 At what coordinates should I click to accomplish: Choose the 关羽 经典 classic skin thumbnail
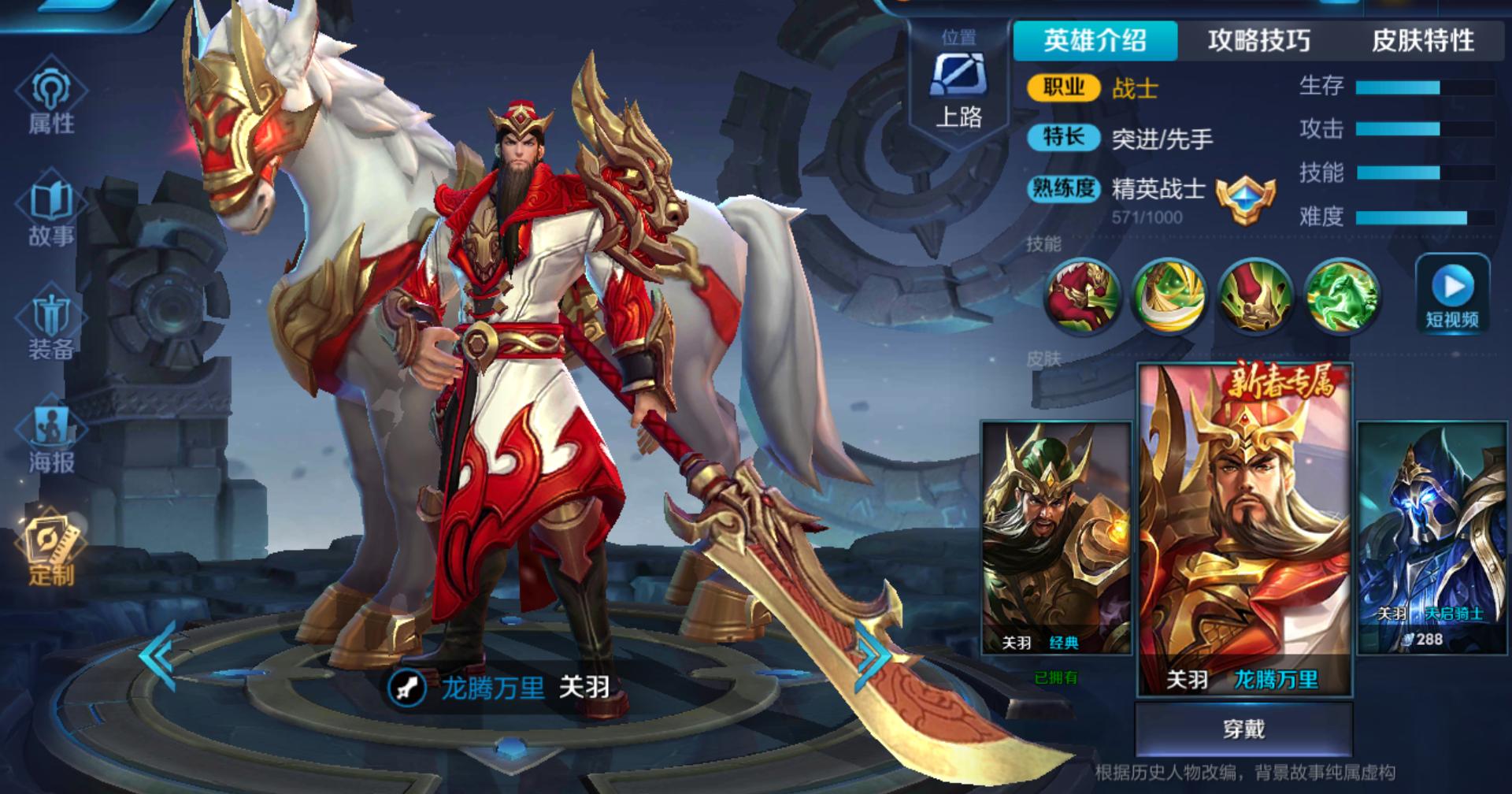[x=1056, y=538]
